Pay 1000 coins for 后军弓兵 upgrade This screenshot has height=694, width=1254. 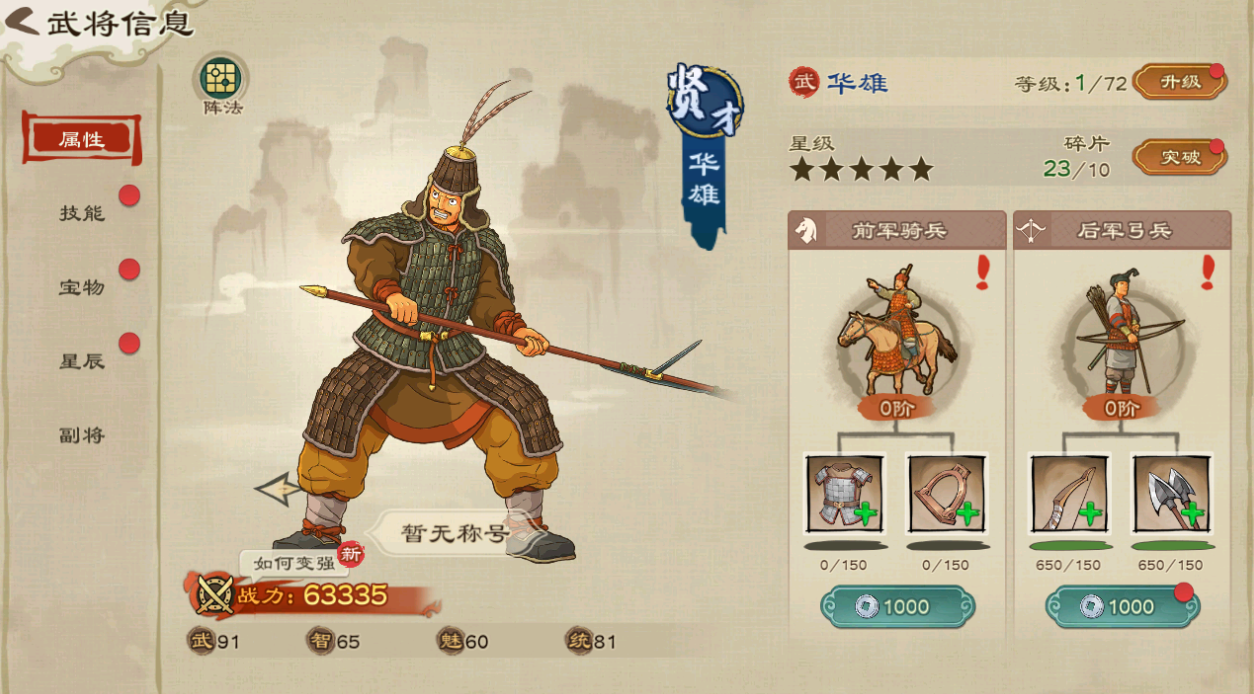(1121, 607)
